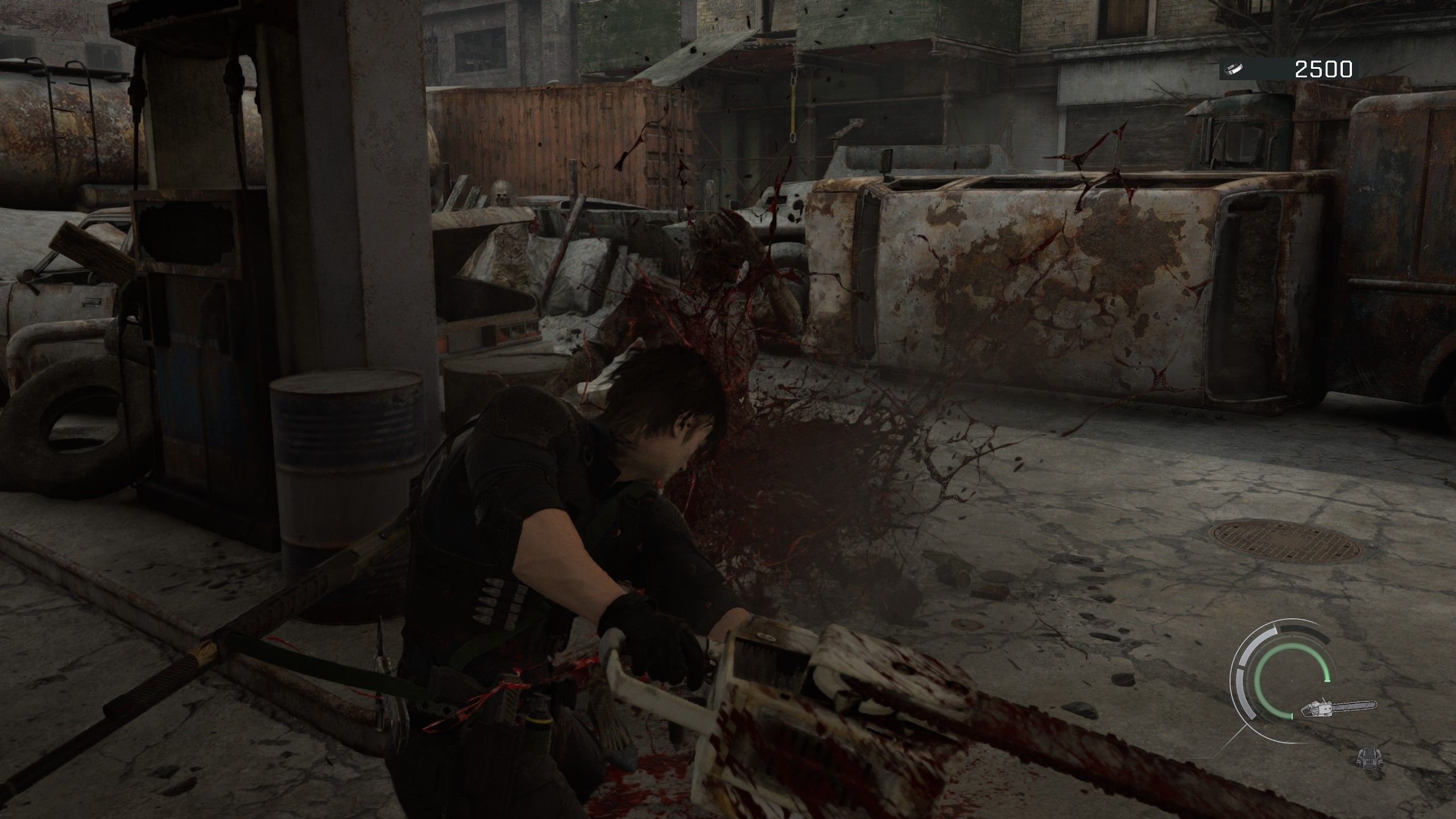The height and width of the screenshot is (819, 1456).
Task: Click the 2500 pesetas counter
Action: click(x=1322, y=70)
